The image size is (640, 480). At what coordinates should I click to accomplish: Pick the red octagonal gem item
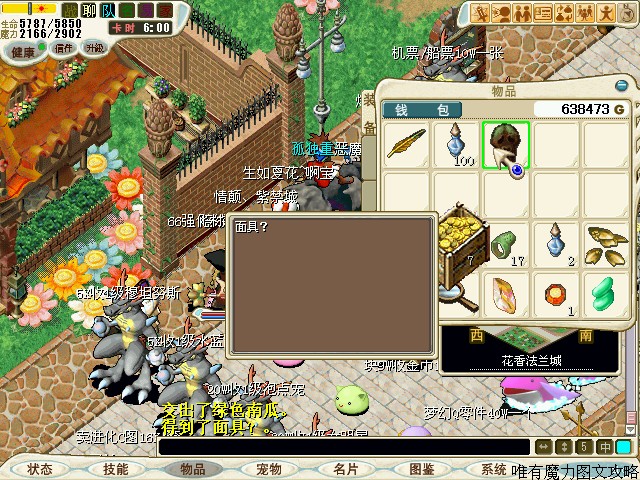pyautogui.click(x=556, y=296)
